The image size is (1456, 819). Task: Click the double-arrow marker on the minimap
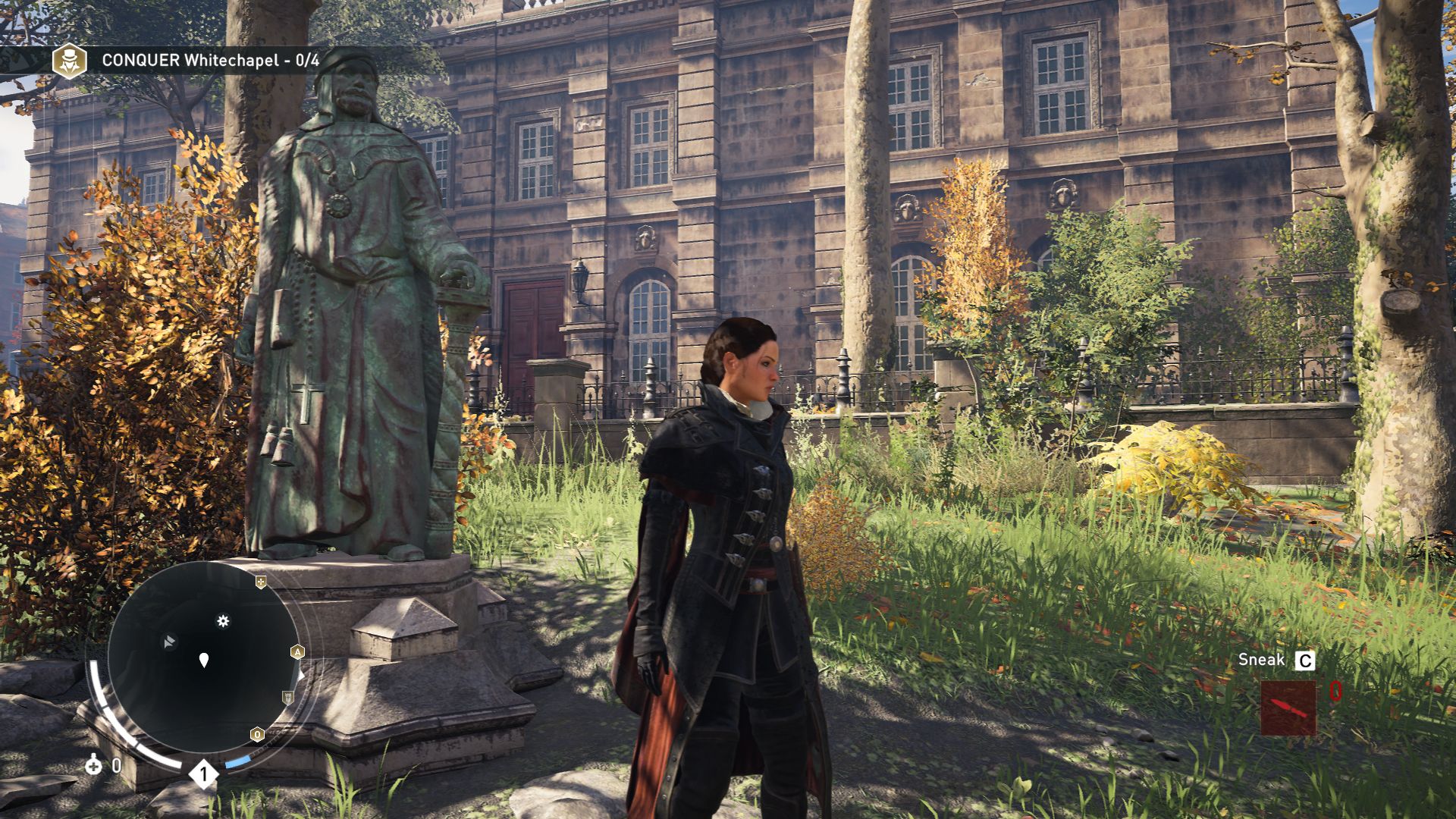169,642
